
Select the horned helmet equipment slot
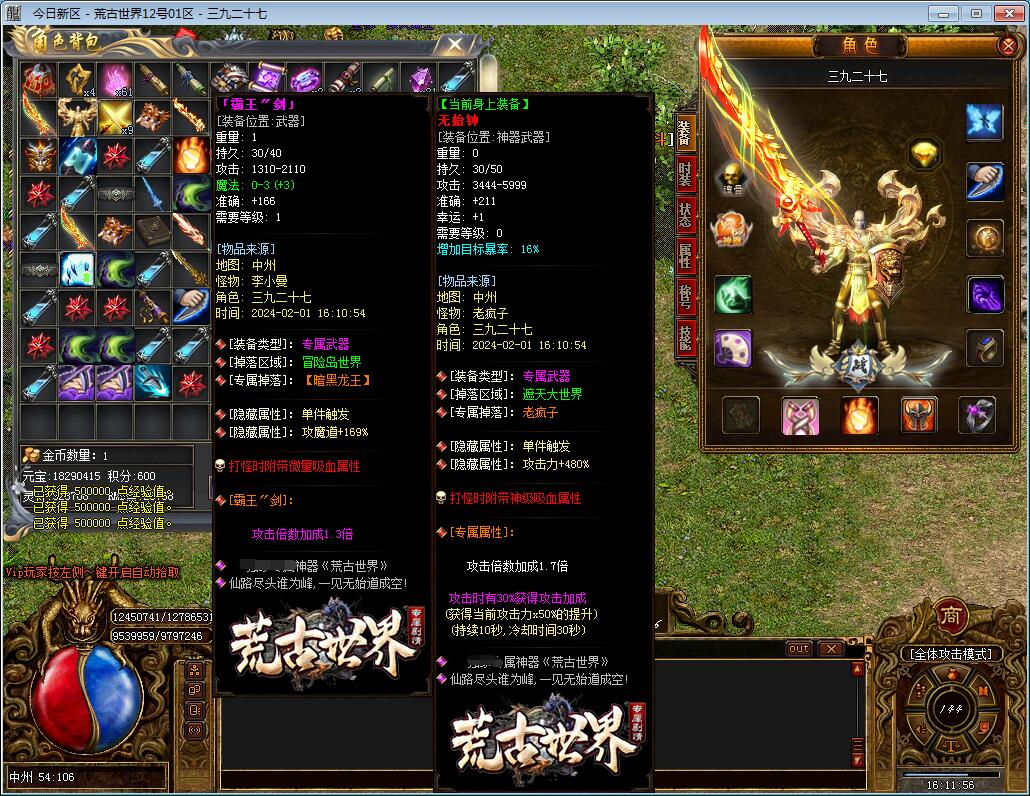pyautogui.click(x=918, y=415)
